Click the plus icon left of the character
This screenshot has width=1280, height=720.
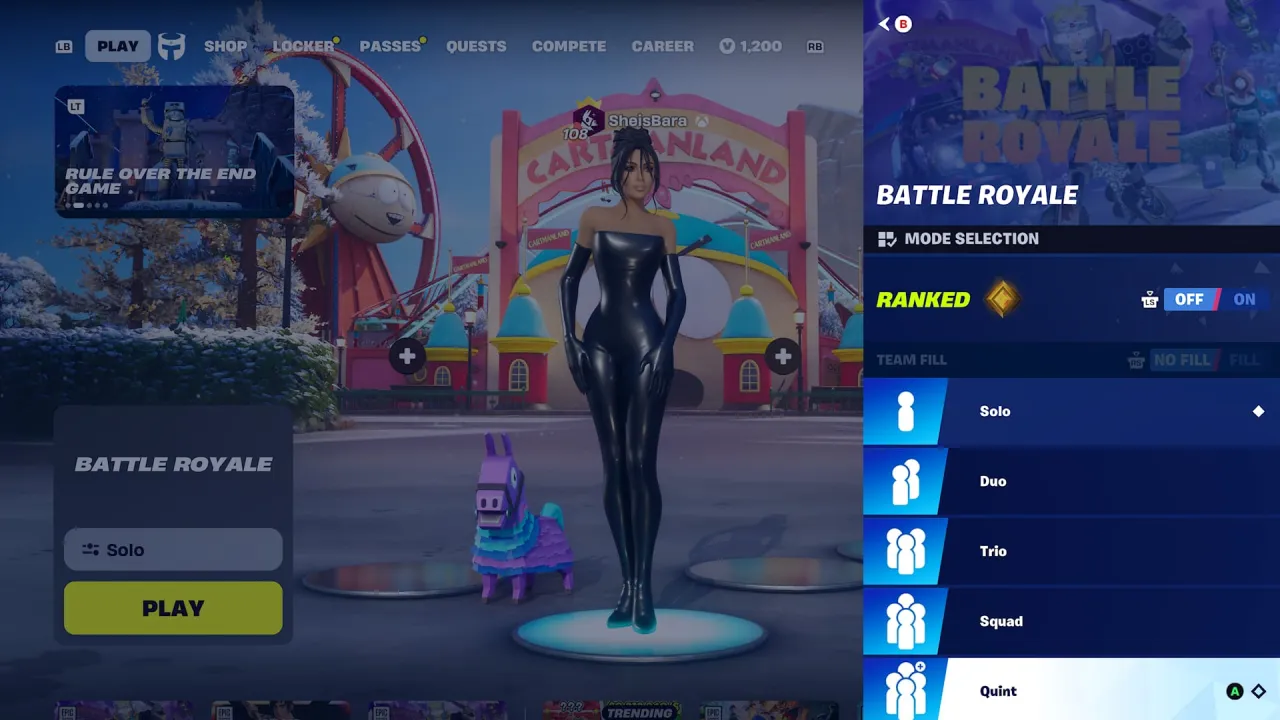pos(406,356)
